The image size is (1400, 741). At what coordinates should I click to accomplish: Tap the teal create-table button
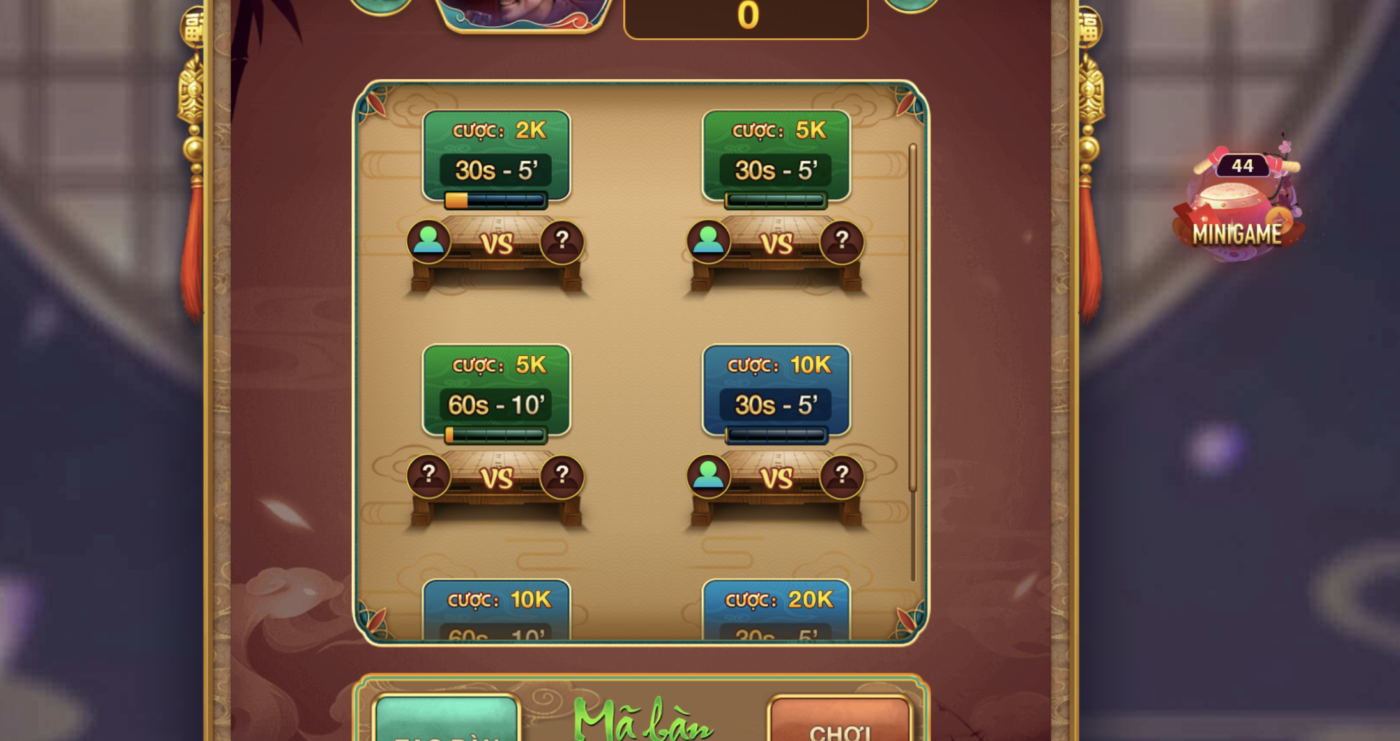[446, 722]
